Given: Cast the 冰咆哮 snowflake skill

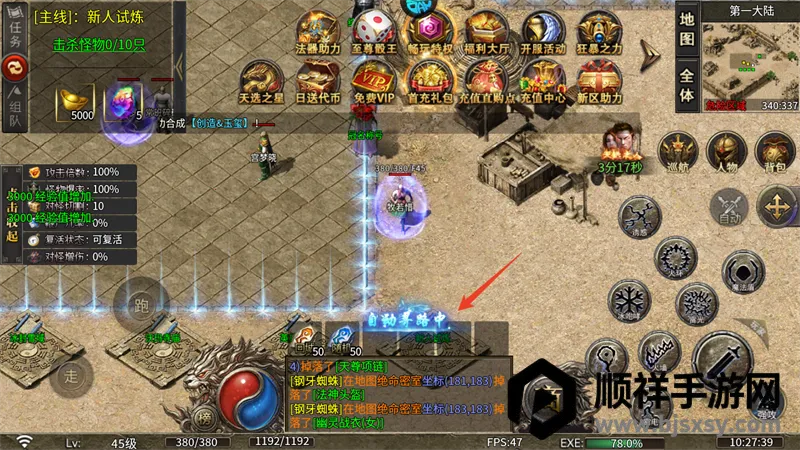Looking at the screenshot, I should point(630,302).
